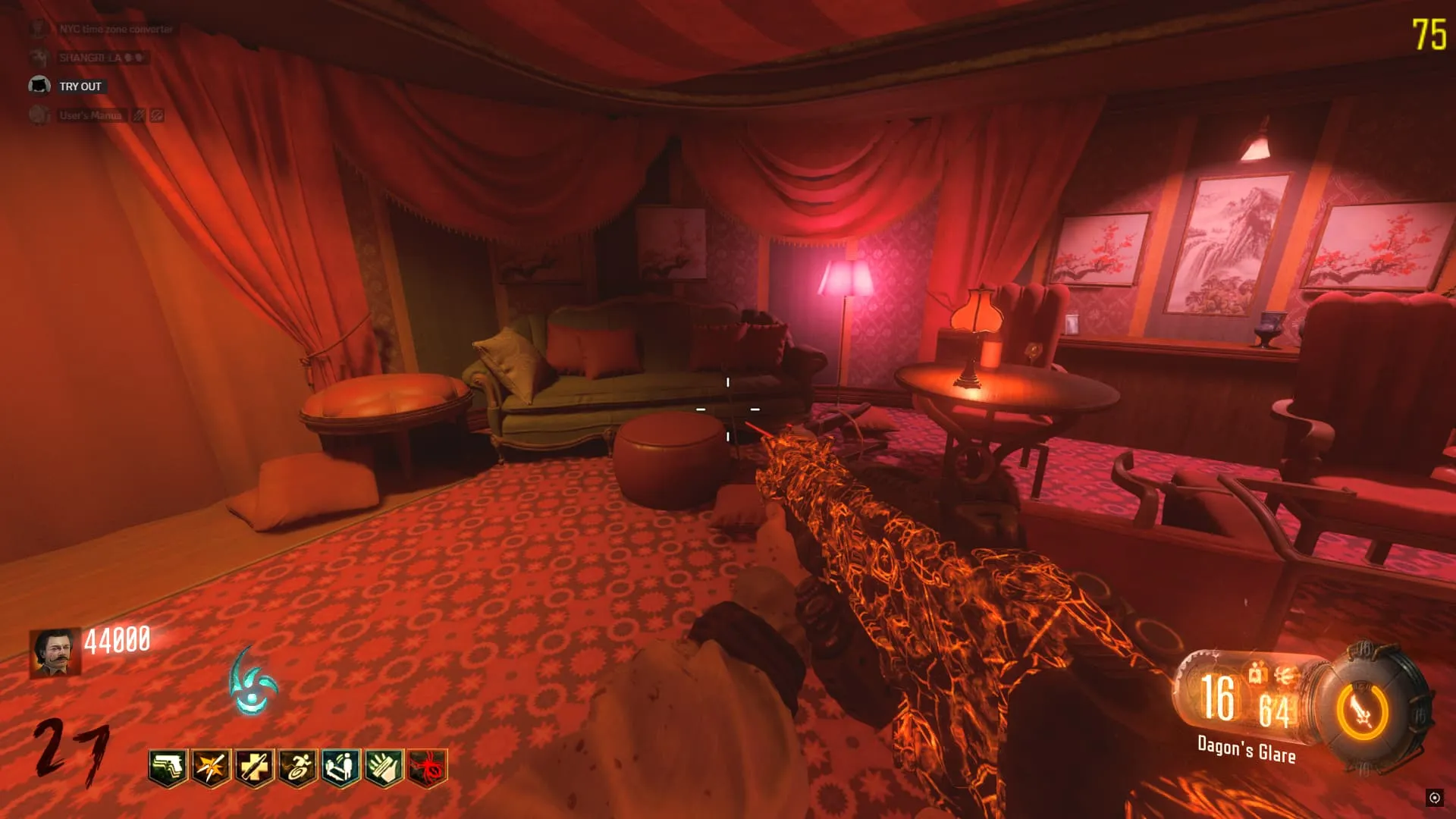Select the Double Tap perk icon
The height and width of the screenshot is (819, 1456).
(x=211, y=768)
